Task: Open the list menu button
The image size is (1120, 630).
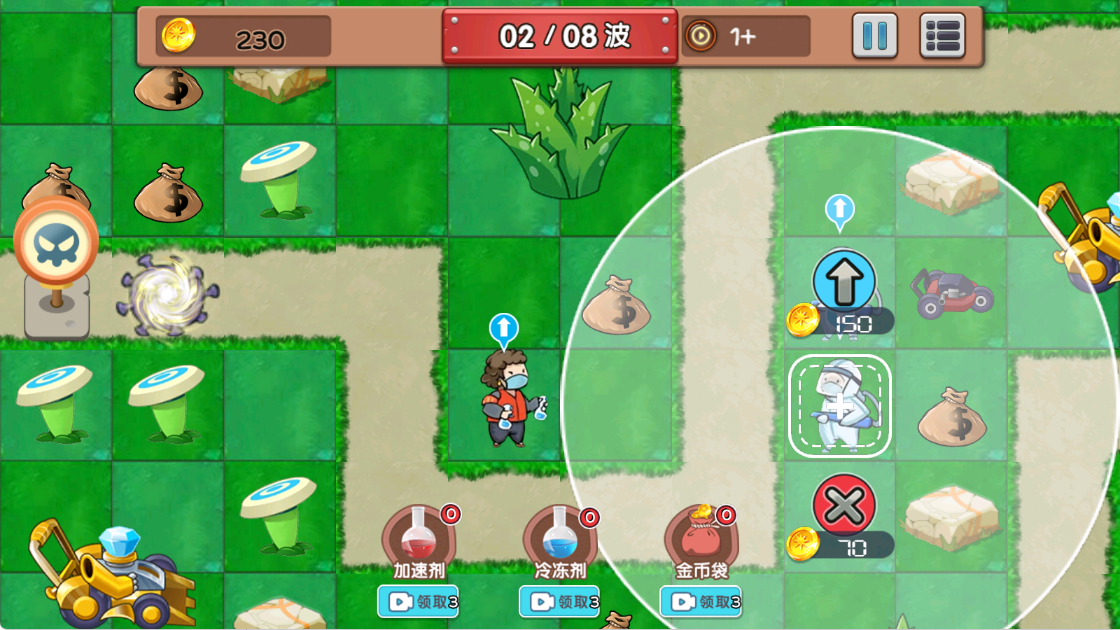Action: (x=942, y=36)
